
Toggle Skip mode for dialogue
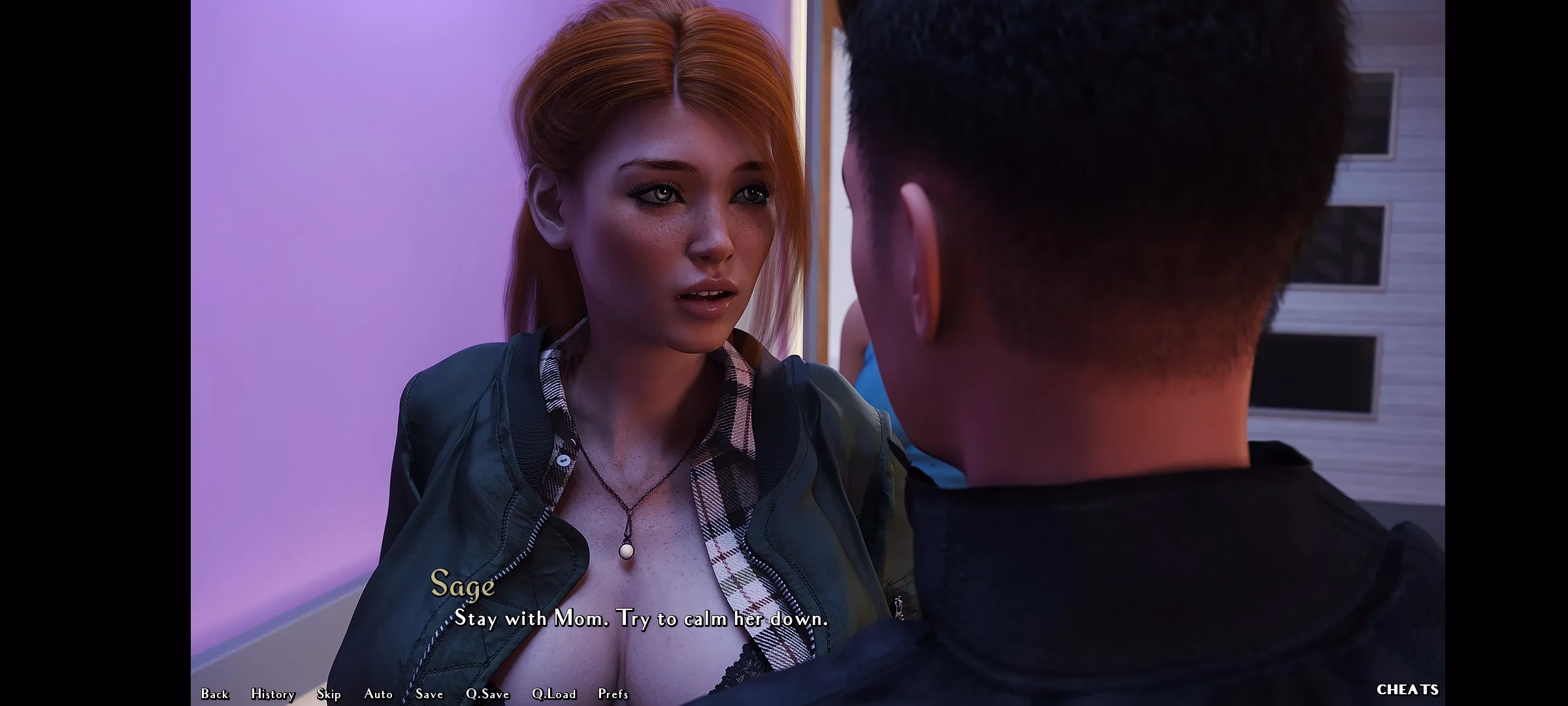[329, 694]
